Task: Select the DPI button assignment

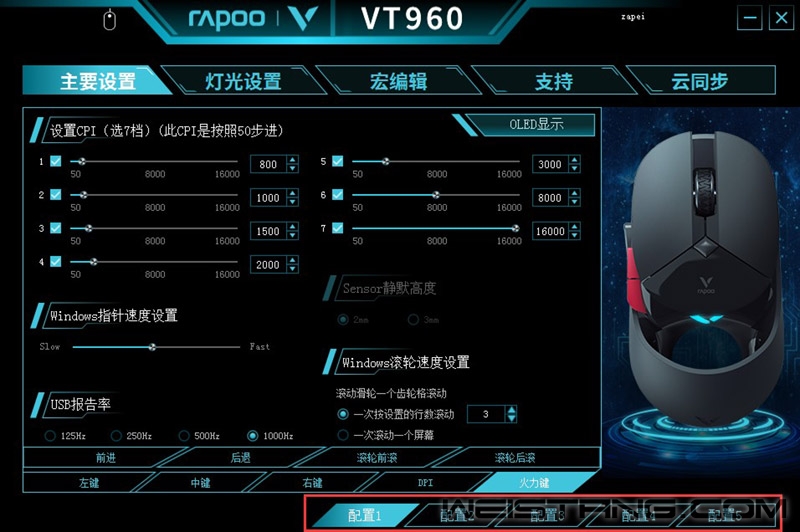Action: click(x=425, y=482)
